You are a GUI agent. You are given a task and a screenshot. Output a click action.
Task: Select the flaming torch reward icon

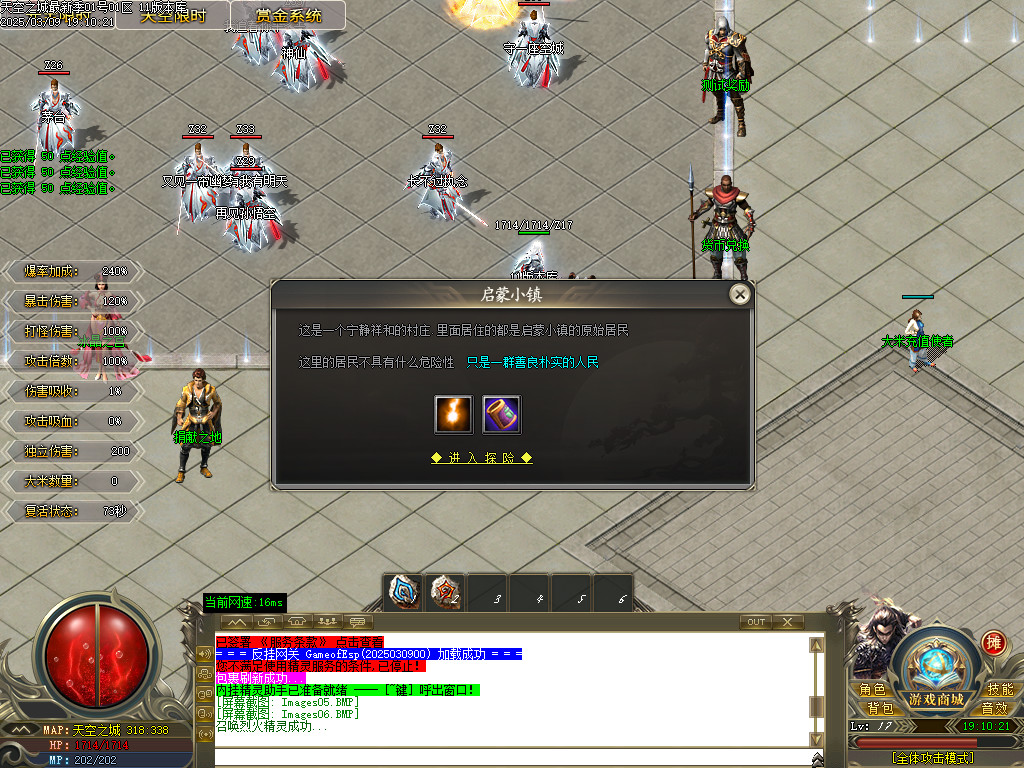(x=453, y=415)
